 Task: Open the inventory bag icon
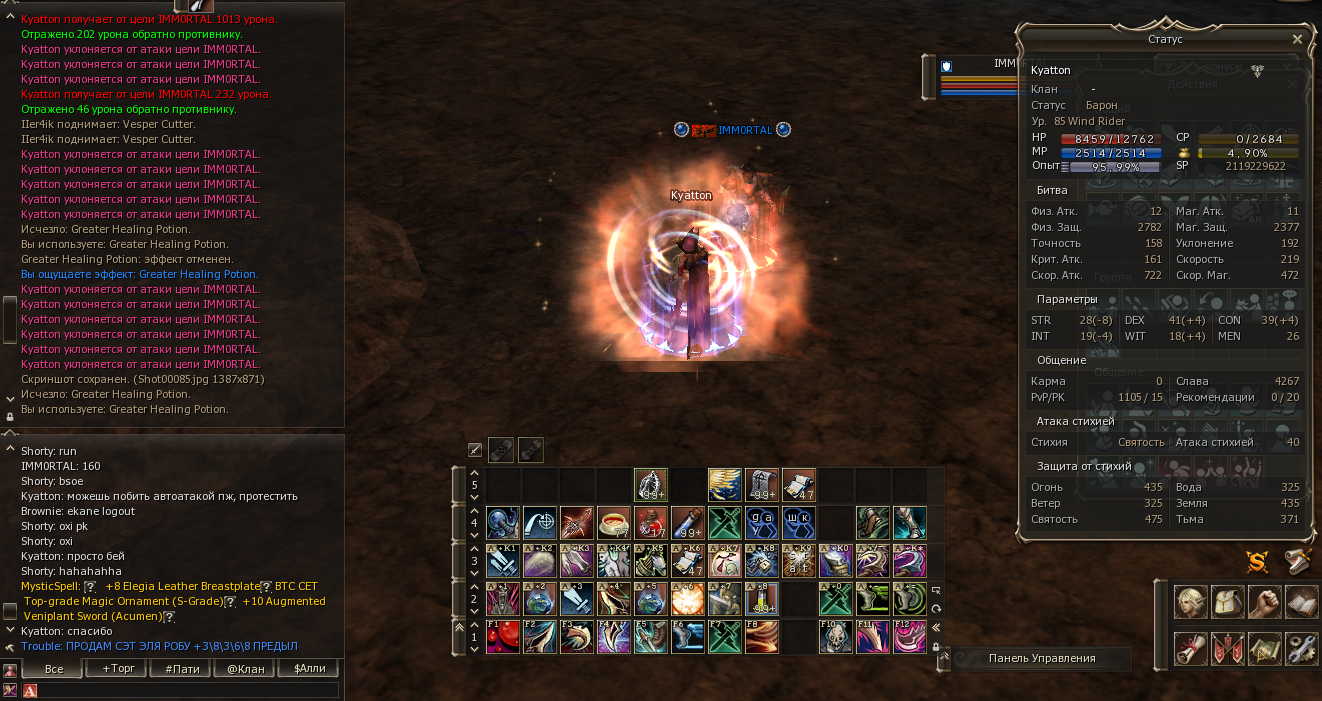1227,603
